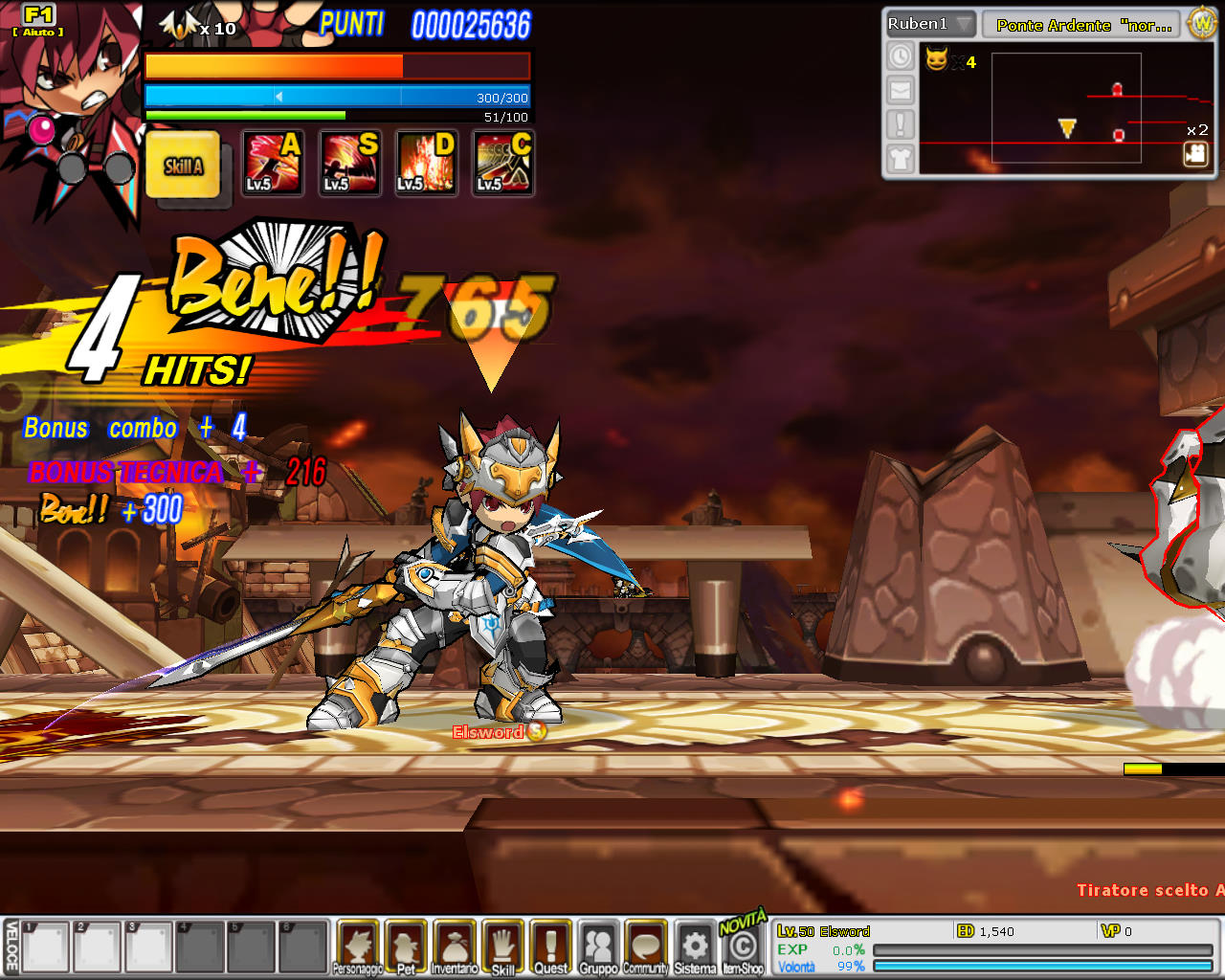The image size is (1225, 980).
Task: Activate the skill icon labeled C
Action: coord(503,163)
